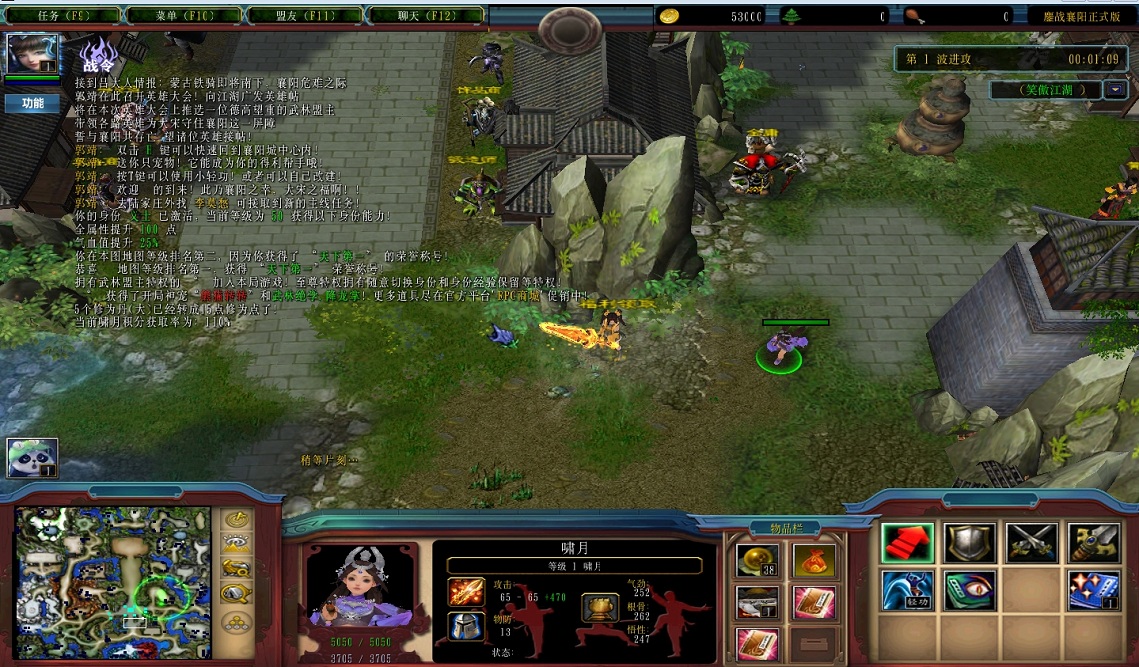Expand the 笑傲江湖 leaderboard dropdown arrow

[1115, 90]
